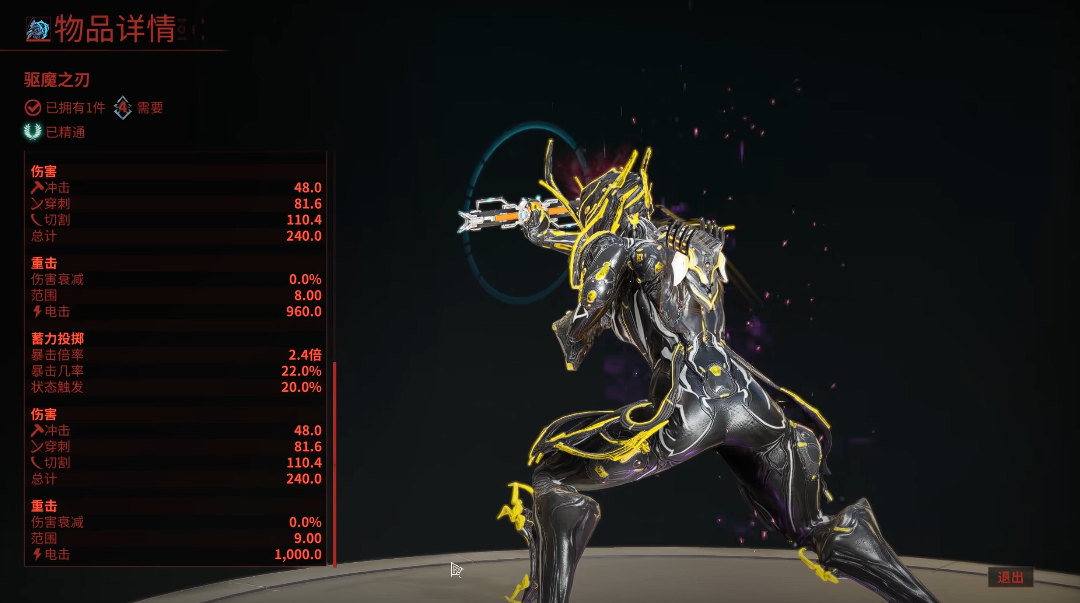1080x603 pixels.
Task: Click the stats panel's red scrollbar
Action: (334, 464)
